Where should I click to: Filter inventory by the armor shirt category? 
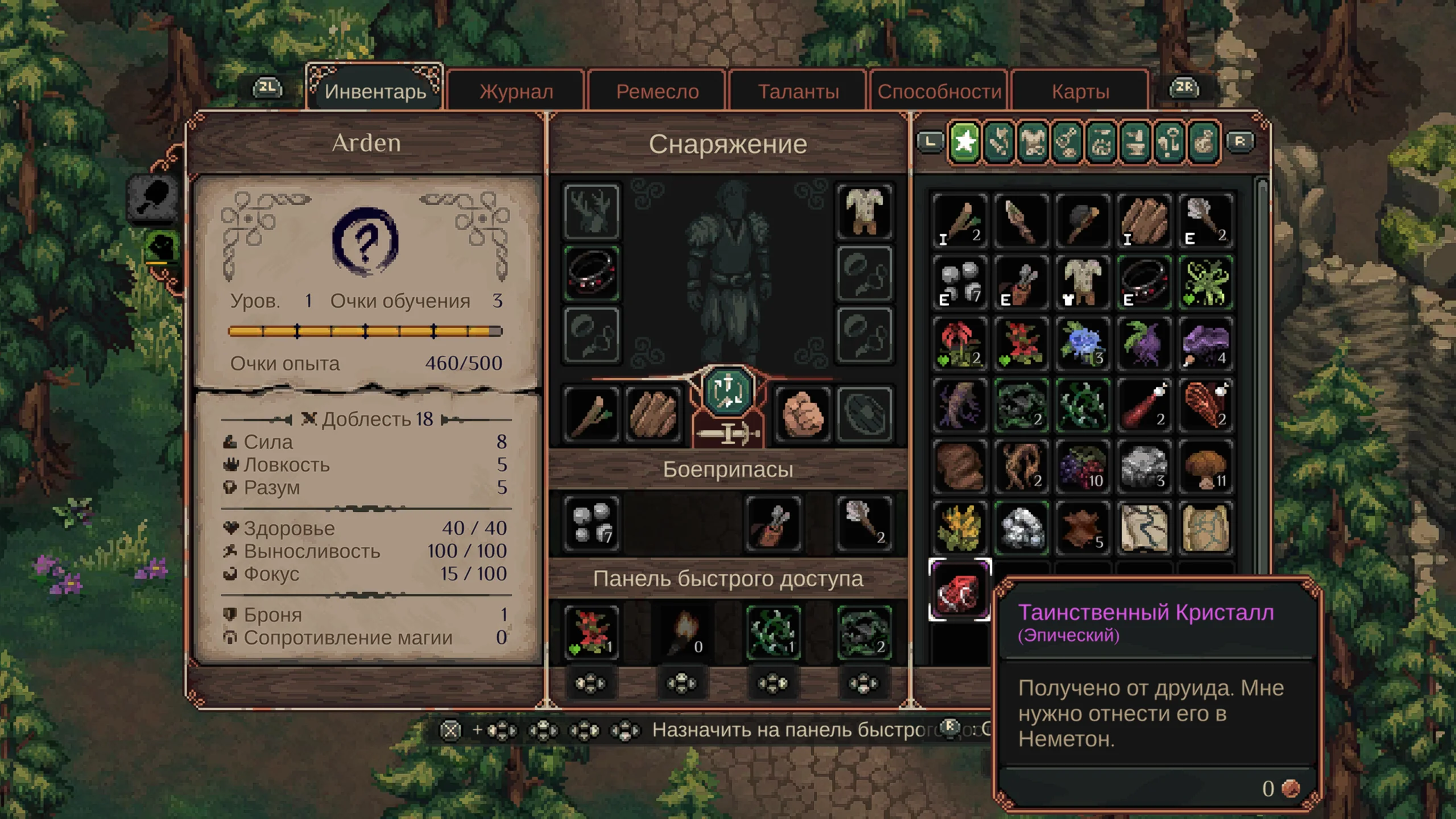click(1033, 142)
